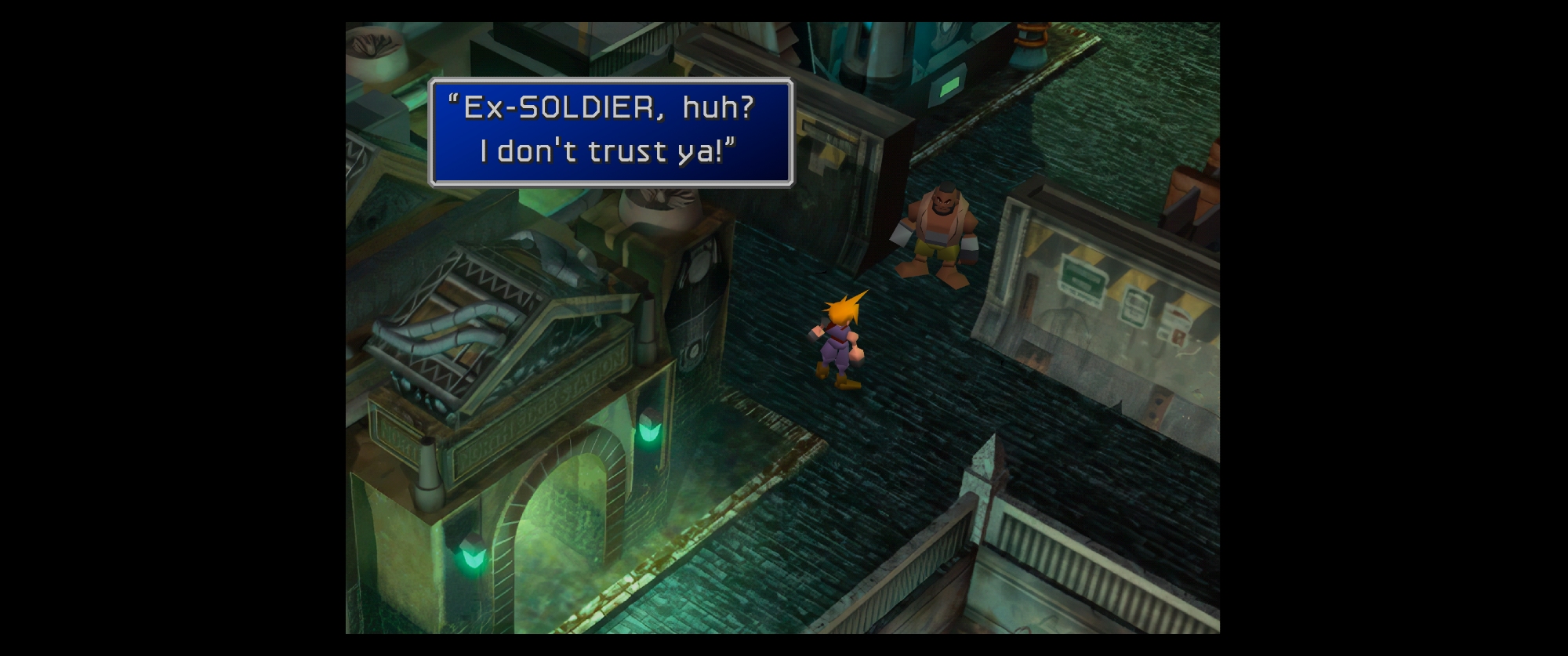Advance the "Ex-SOLDIER, huh?" dialogue box
The height and width of the screenshot is (656, 1568).
tap(611, 132)
